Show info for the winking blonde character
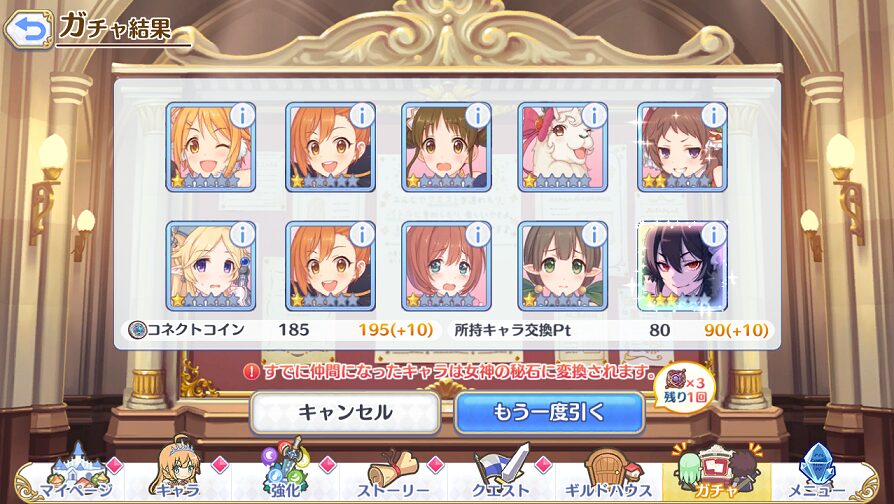Viewport: 894px width, 504px height. (242, 115)
